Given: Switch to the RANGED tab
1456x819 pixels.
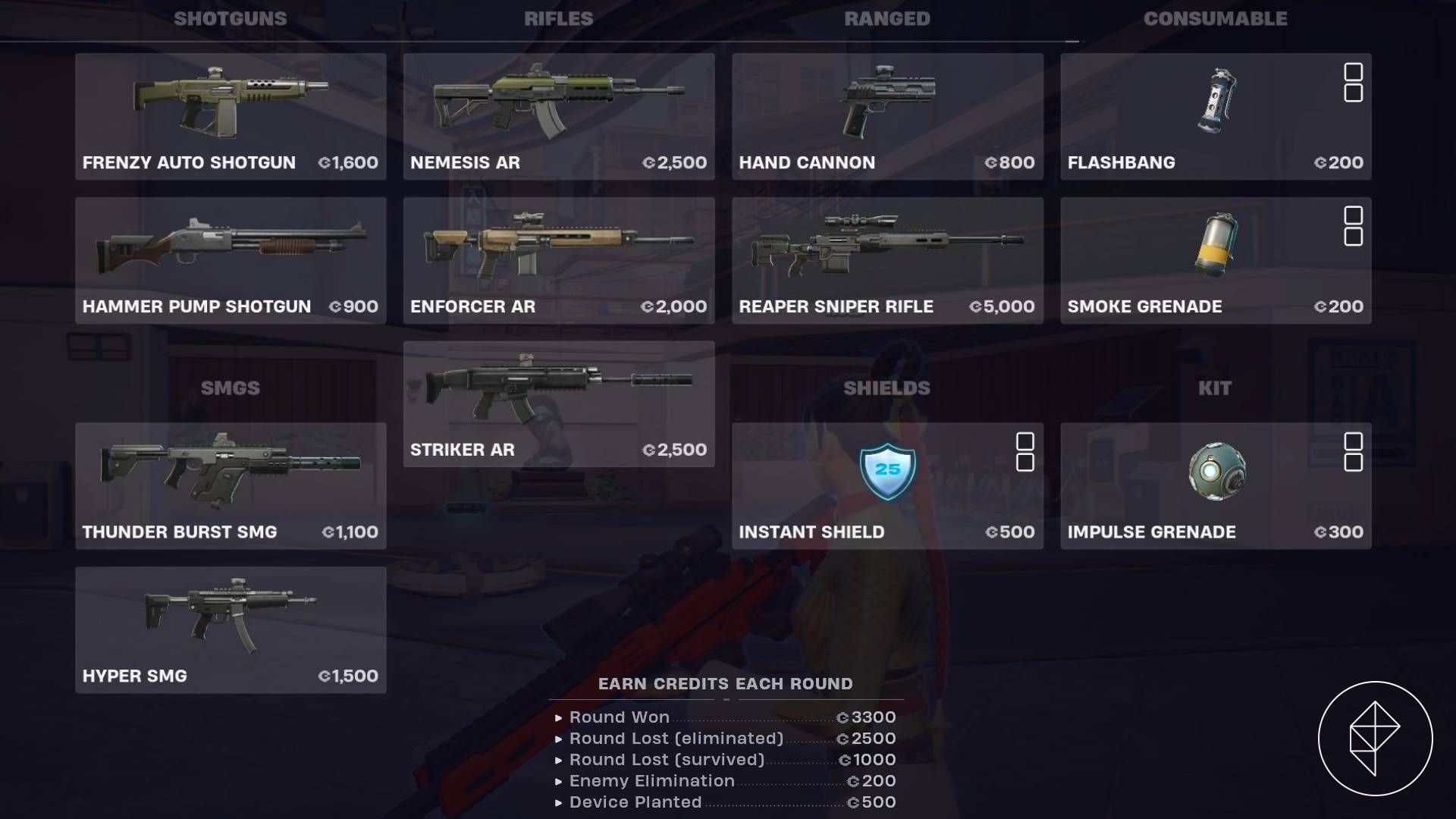Looking at the screenshot, I should (x=887, y=19).
